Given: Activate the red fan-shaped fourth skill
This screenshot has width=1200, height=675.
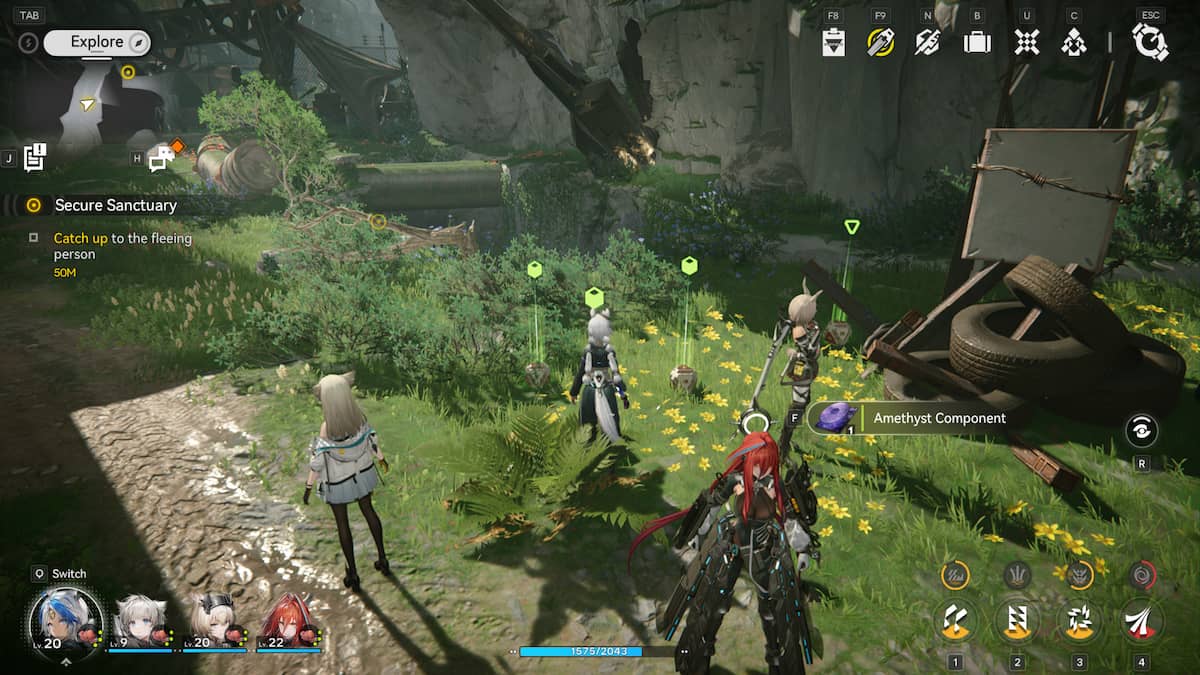Looking at the screenshot, I should pos(1141,621).
